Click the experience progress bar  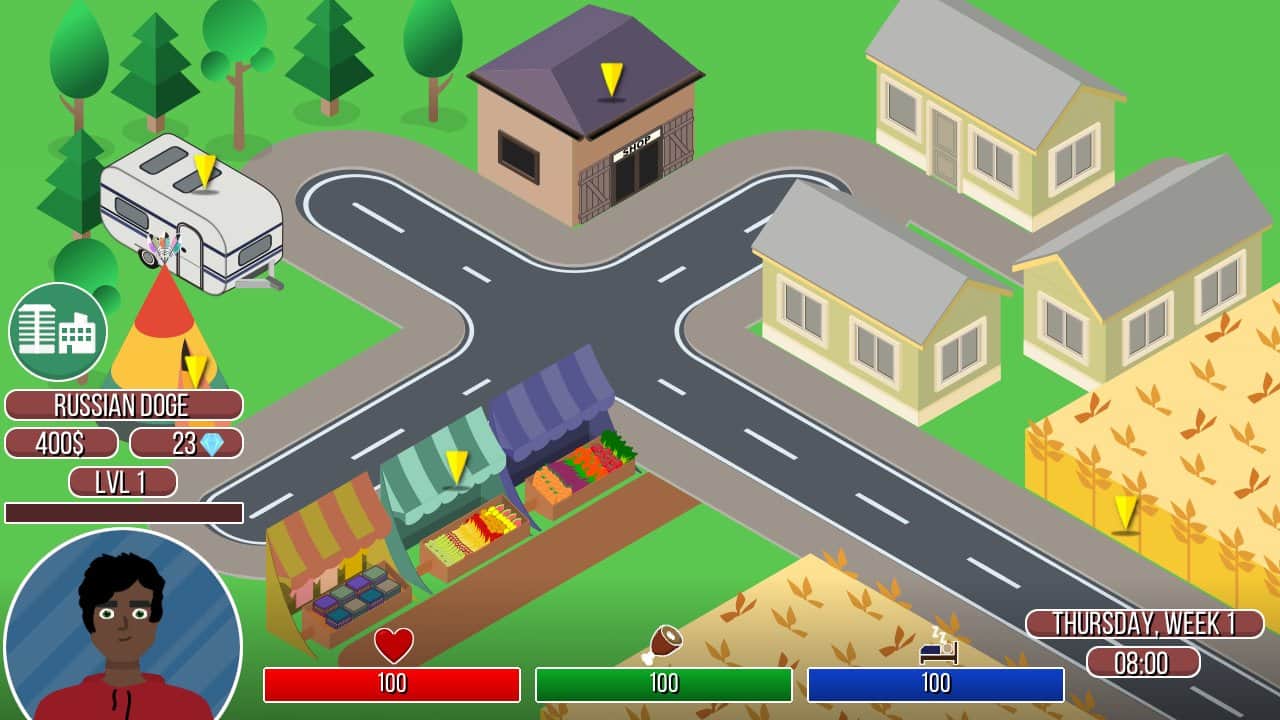[x=122, y=510]
